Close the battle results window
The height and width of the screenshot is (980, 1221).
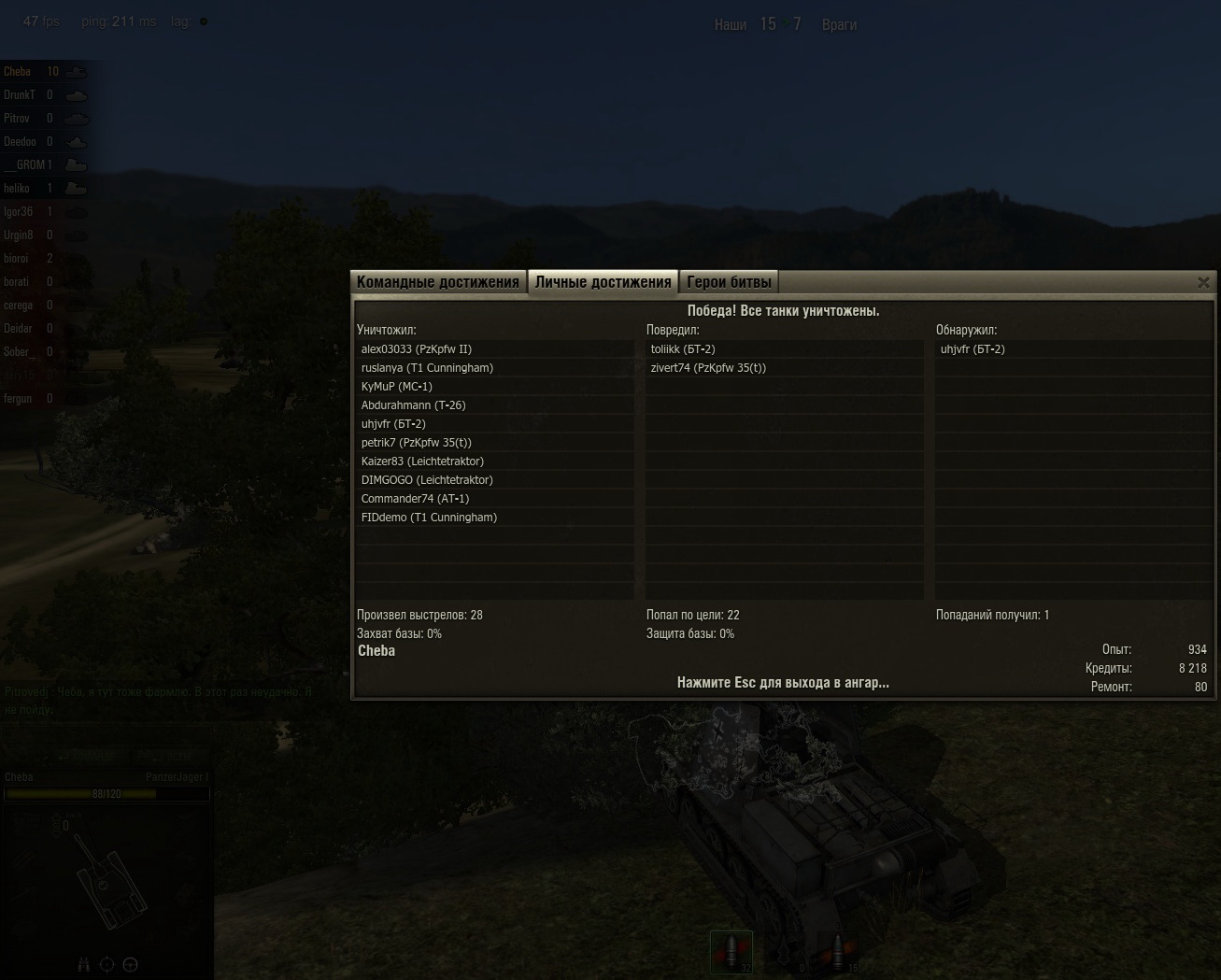coord(1203,282)
